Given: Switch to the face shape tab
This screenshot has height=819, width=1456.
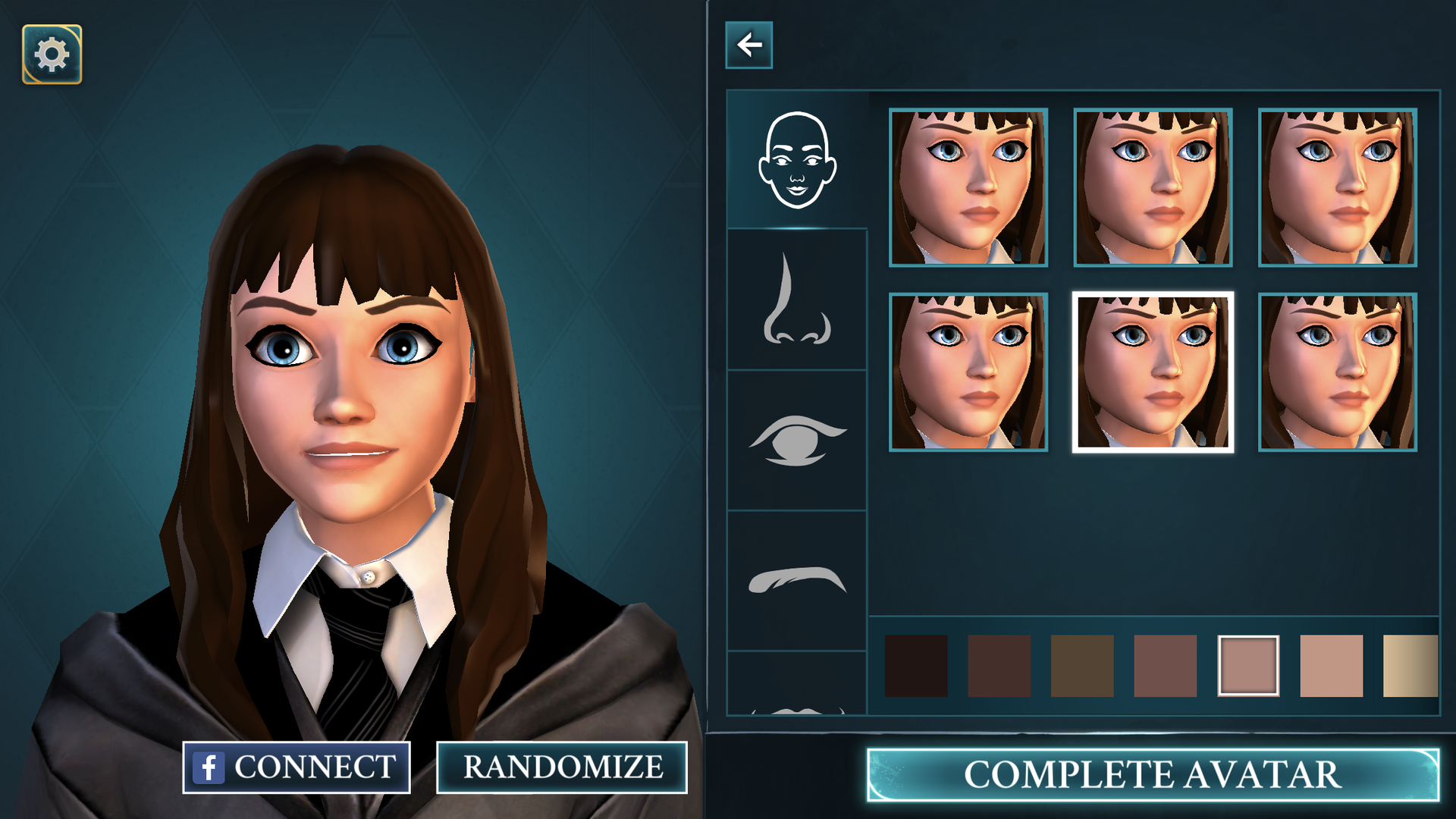Looking at the screenshot, I should click(797, 160).
